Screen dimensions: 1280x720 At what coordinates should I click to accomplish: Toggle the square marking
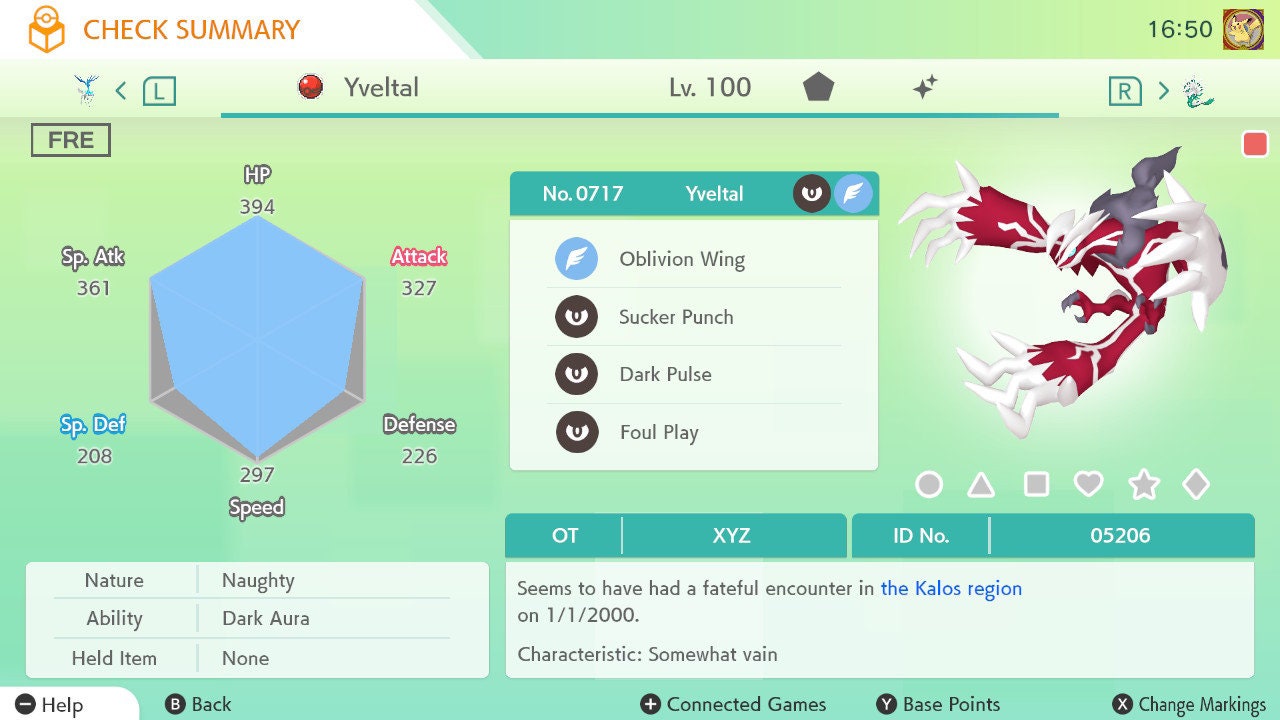[1036, 485]
